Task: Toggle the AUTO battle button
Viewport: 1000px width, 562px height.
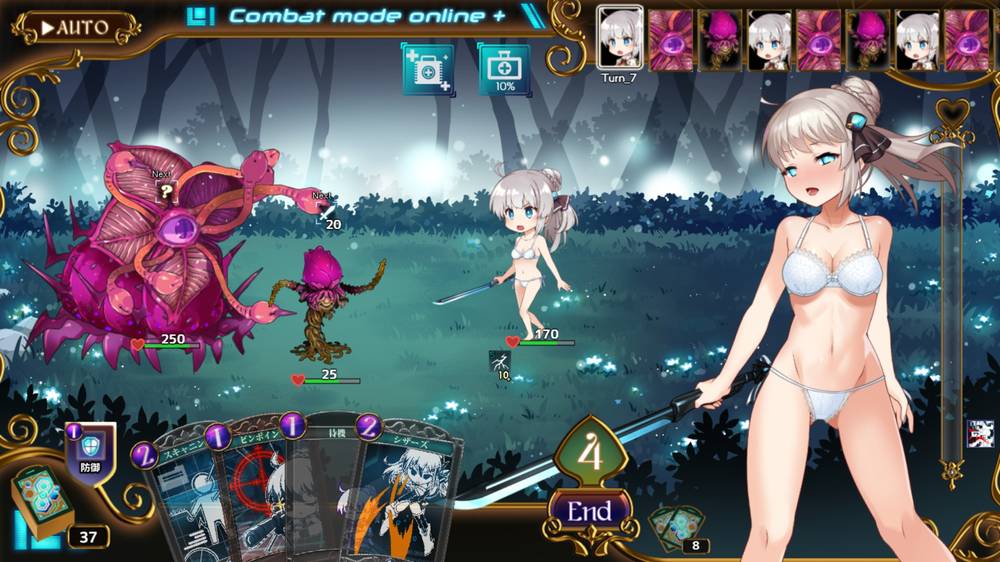Action: pyautogui.click(x=74, y=27)
